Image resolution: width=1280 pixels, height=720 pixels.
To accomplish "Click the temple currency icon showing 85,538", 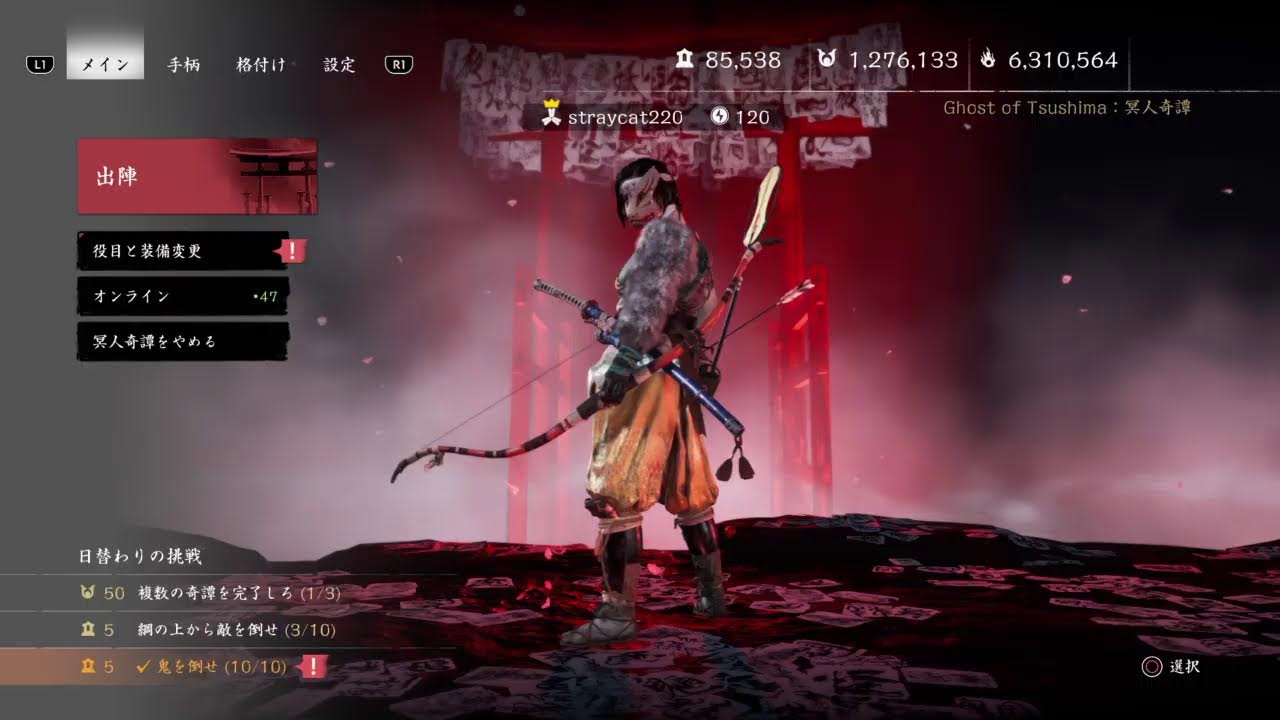I will (685, 60).
